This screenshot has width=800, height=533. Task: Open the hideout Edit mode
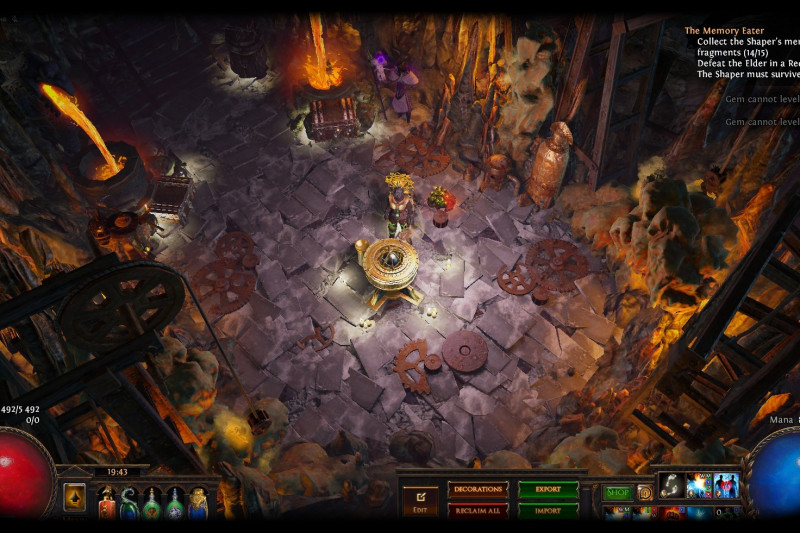pos(420,498)
